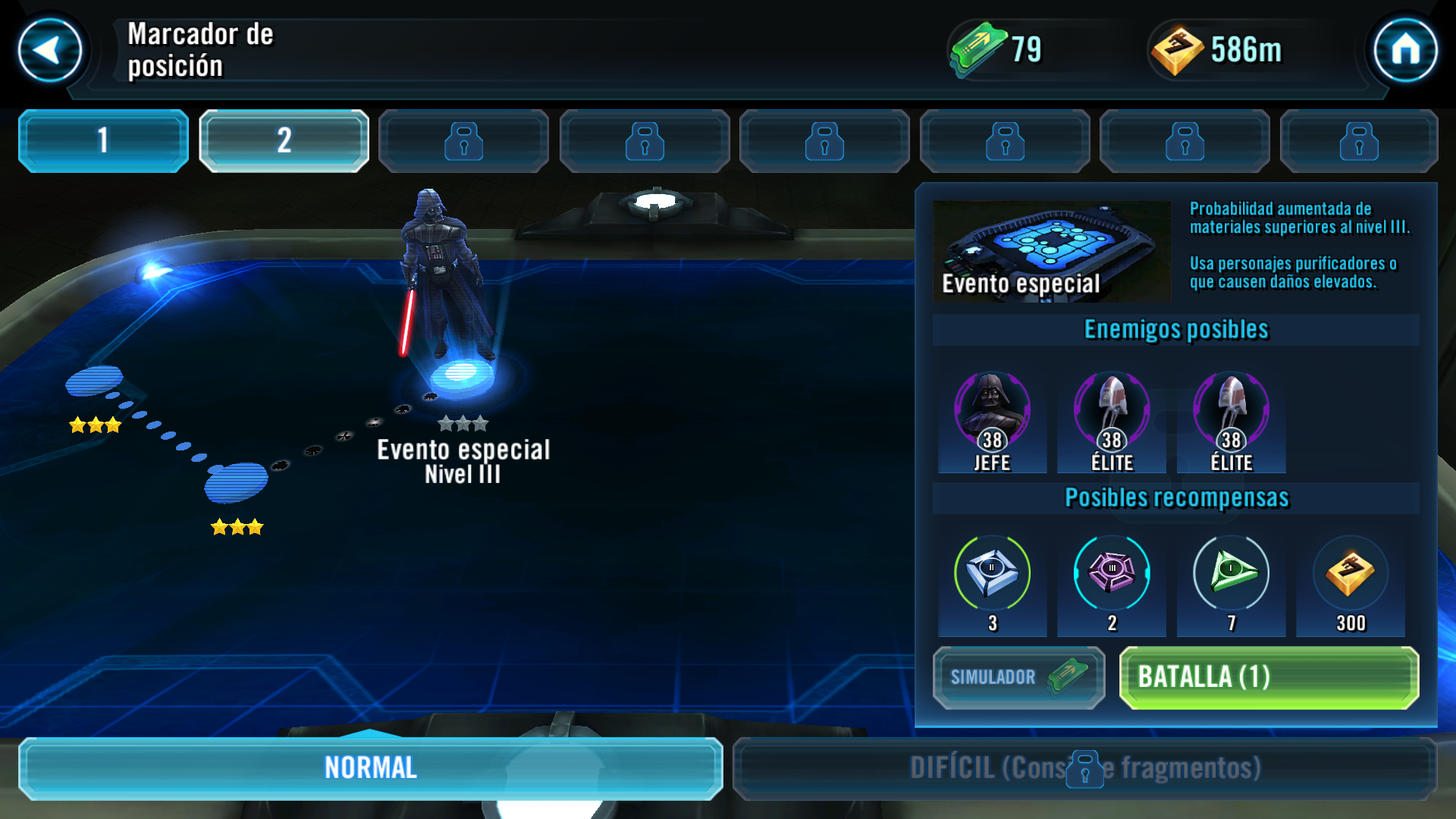The width and height of the screenshot is (1456, 819).
Task: Choose NORMAL difficulty
Action: click(x=370, y=768)
